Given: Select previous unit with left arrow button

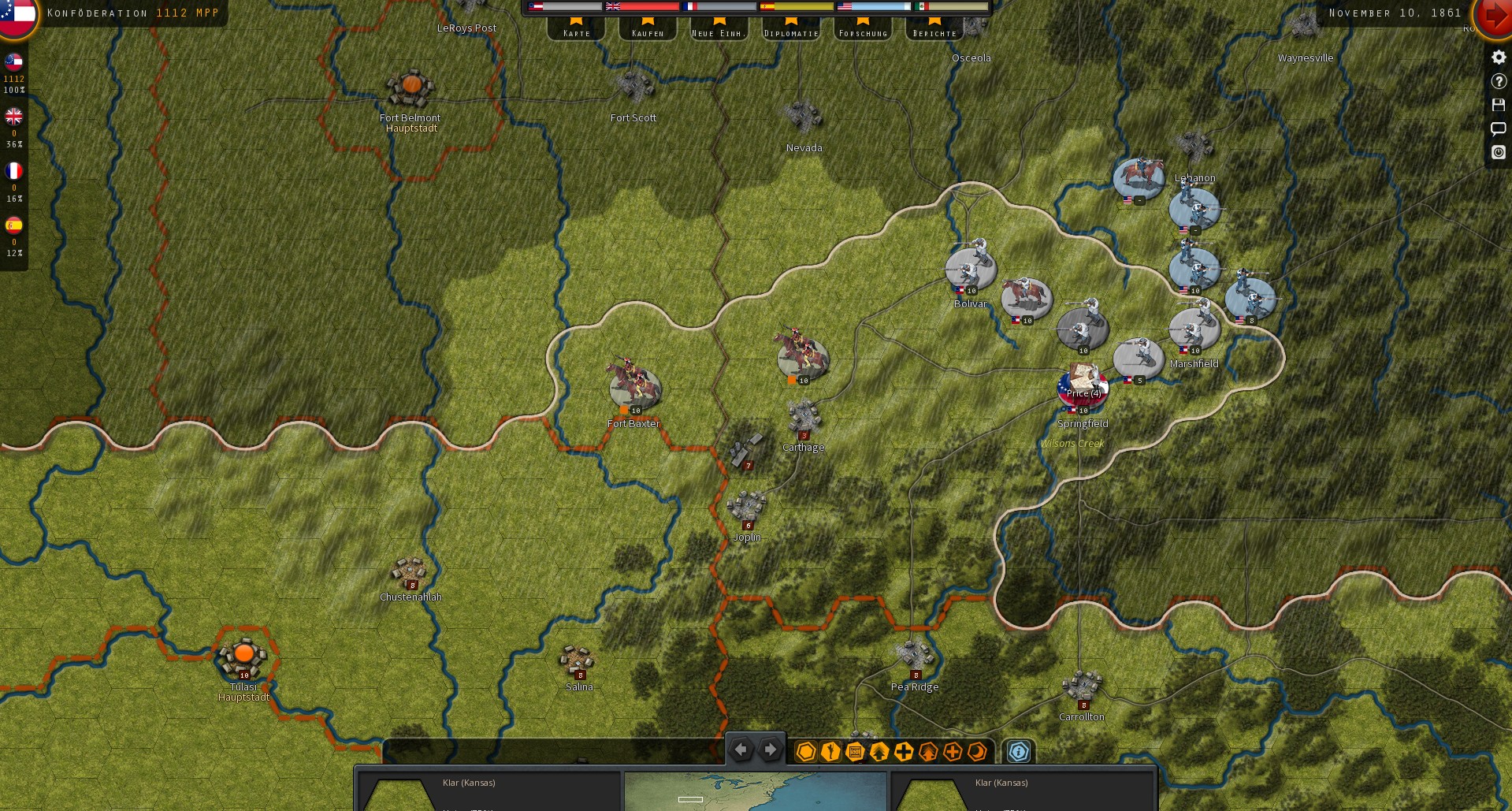Looking at the screenshot, I should point(741,750).
